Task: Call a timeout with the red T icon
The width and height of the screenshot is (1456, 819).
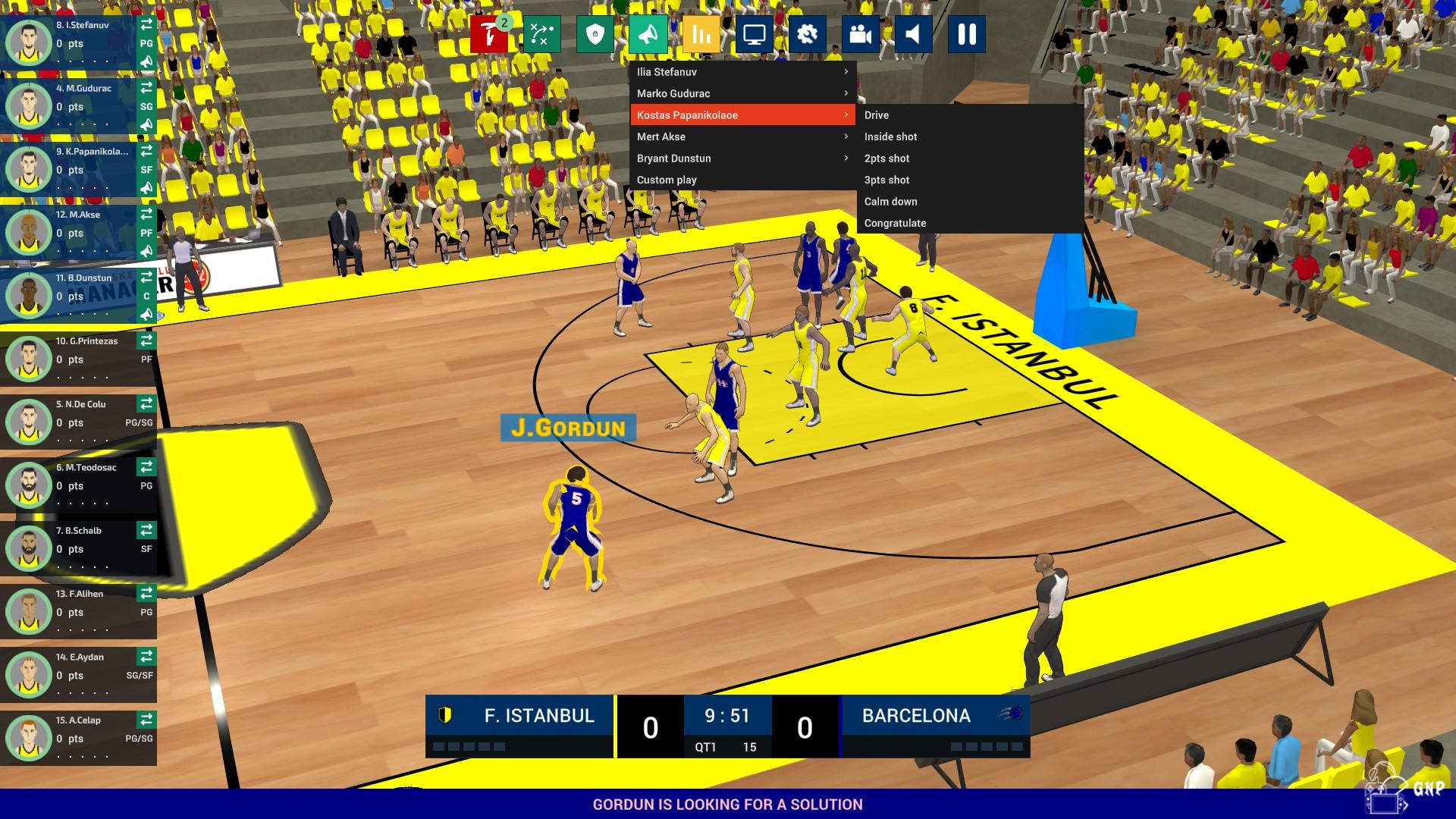Action: click(488, 34)
